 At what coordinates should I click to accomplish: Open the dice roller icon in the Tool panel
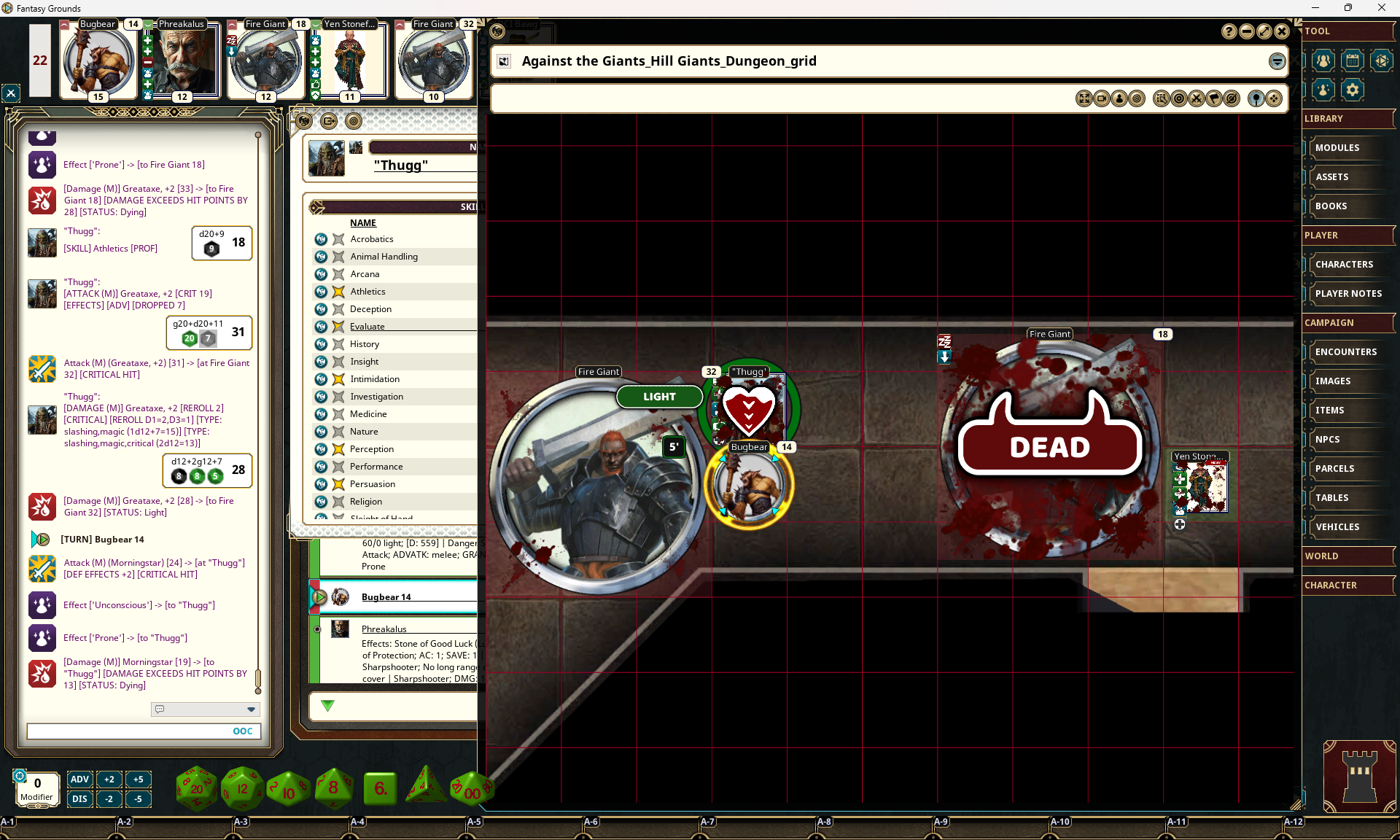[x=1381, y=61]
